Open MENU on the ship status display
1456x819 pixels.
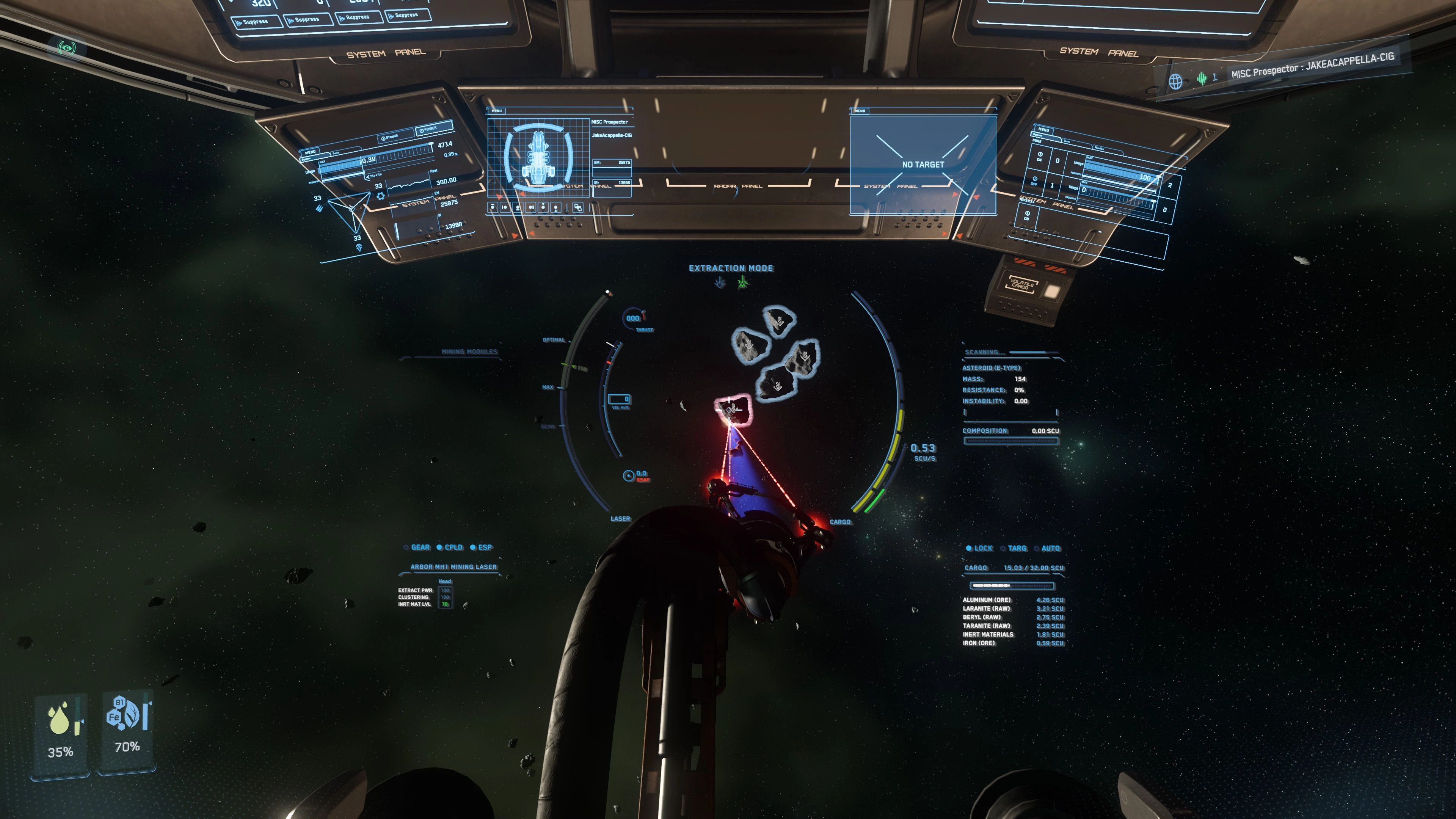[x=496, y=111]
